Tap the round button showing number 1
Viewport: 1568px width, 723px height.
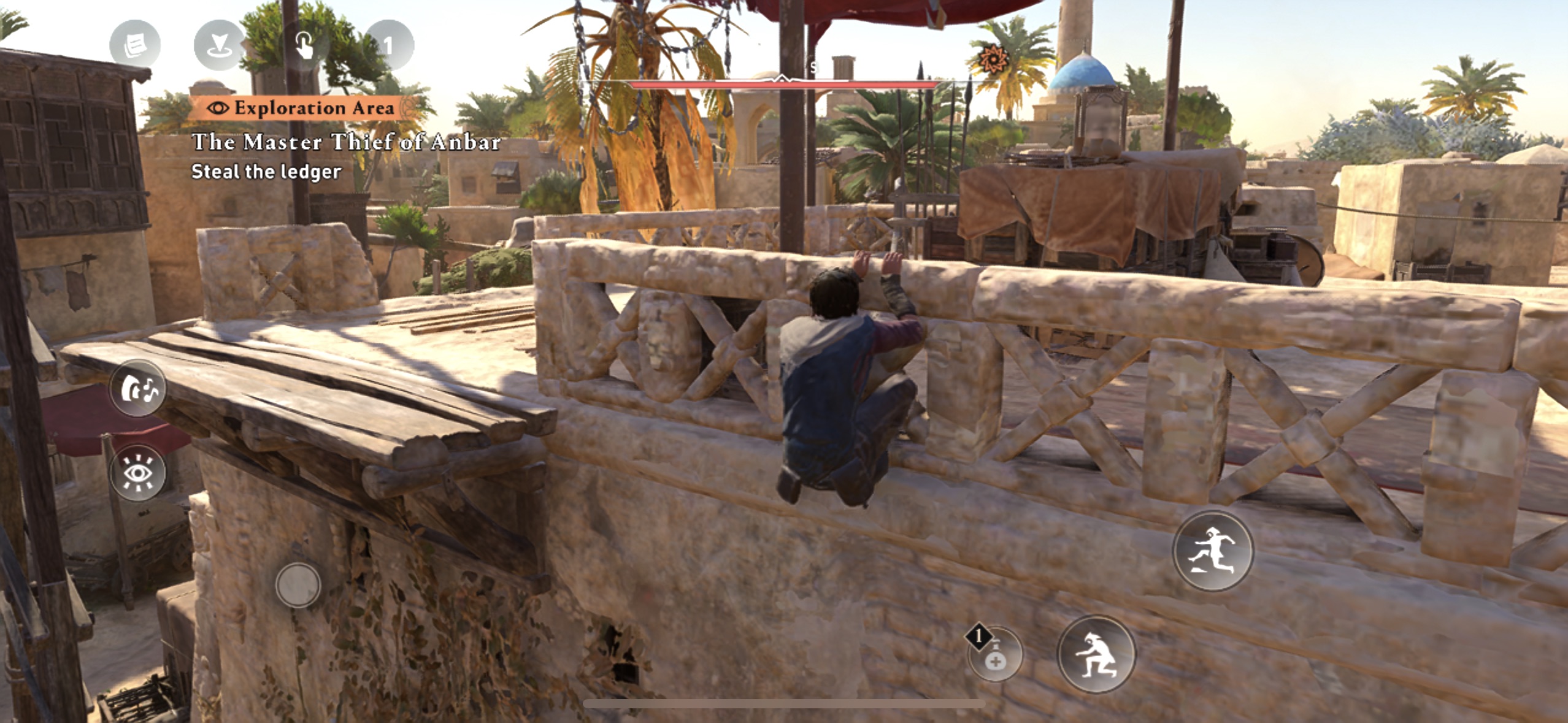coord(388,44)
